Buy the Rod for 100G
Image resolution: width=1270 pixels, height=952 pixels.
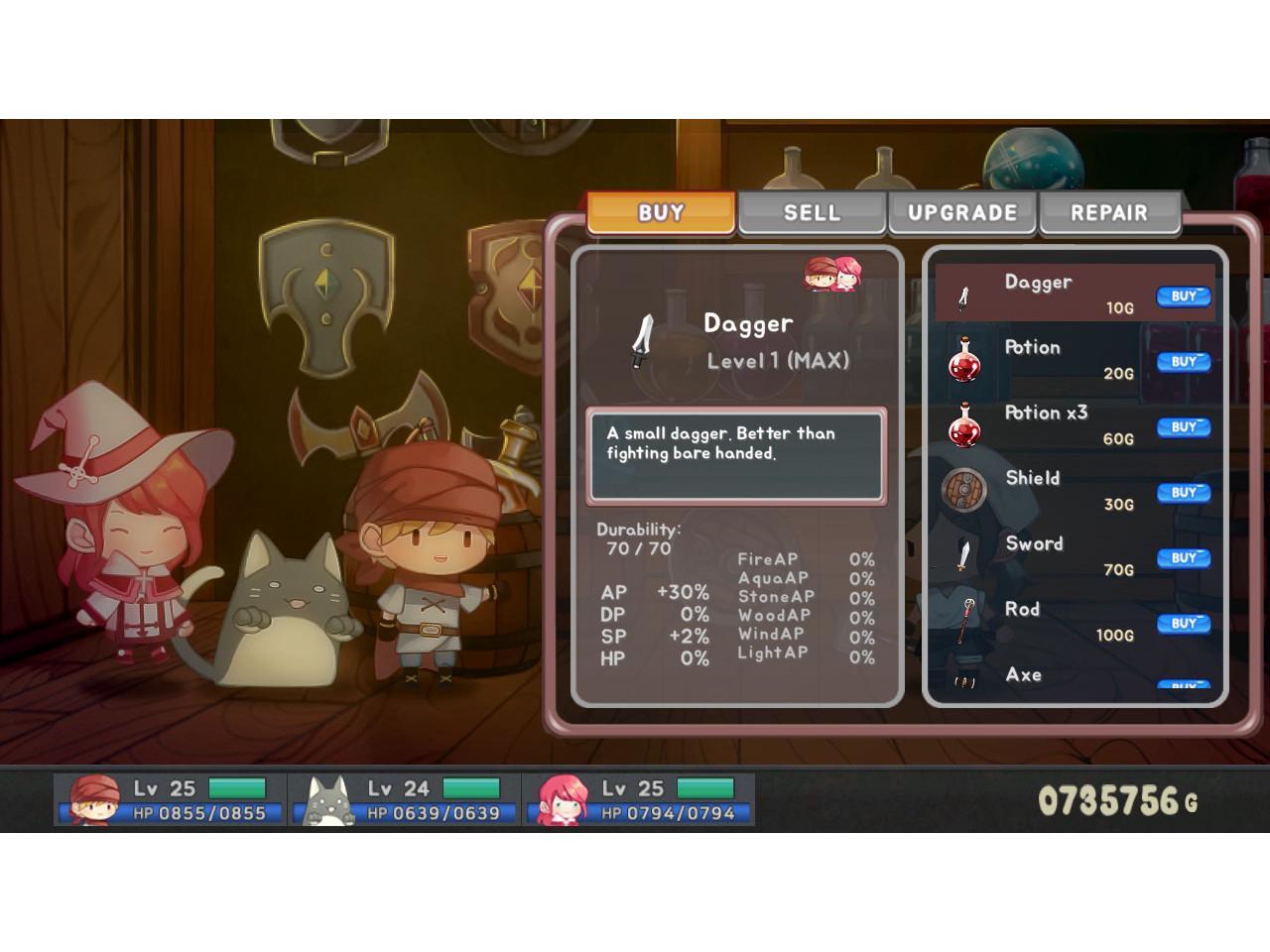click(1183, 624)
